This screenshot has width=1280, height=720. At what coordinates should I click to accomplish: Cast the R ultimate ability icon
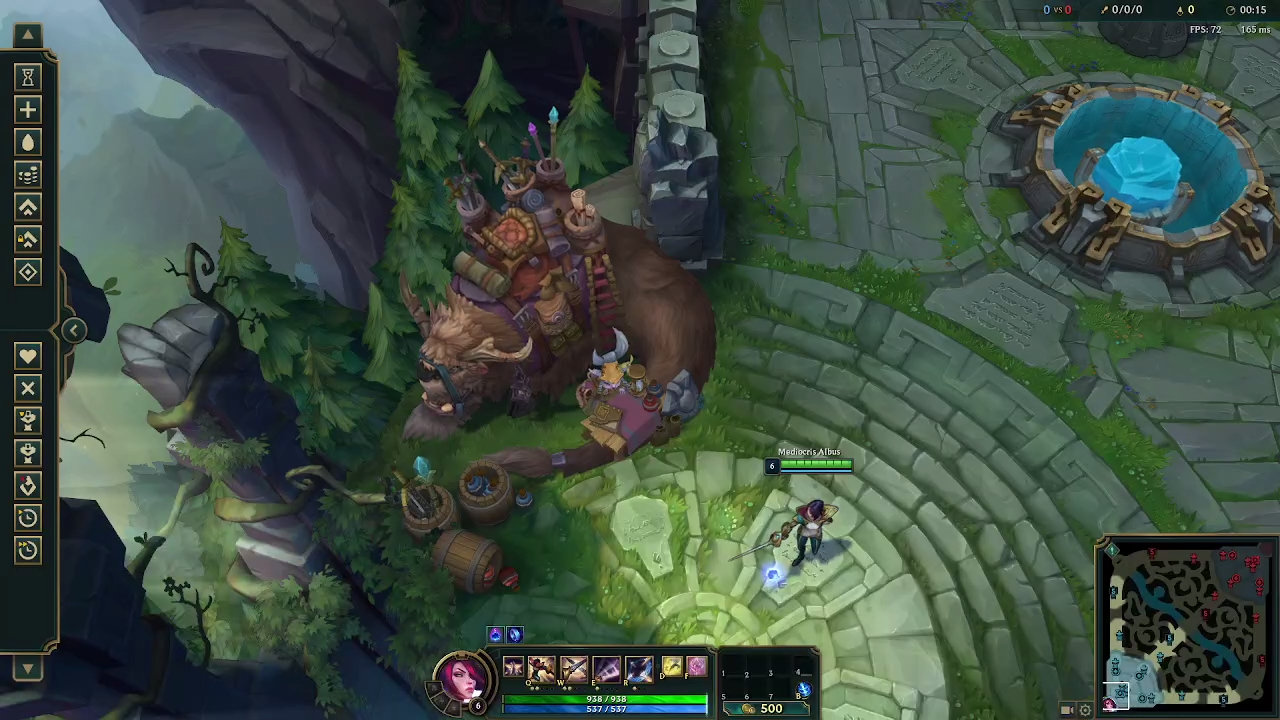click(639, 670)
